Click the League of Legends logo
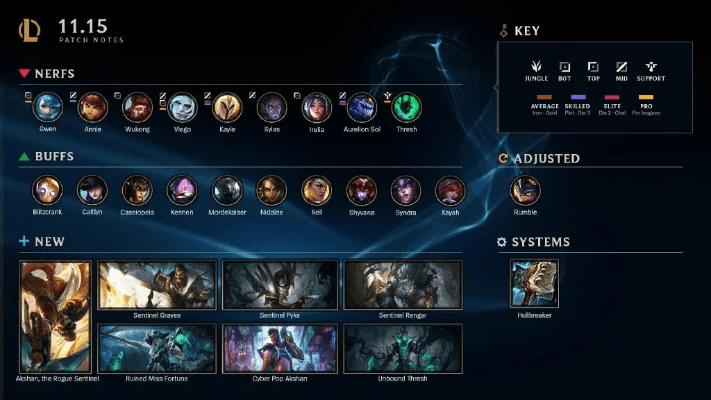The width and height of the screenshot is (711, 400). pos(29,31)
